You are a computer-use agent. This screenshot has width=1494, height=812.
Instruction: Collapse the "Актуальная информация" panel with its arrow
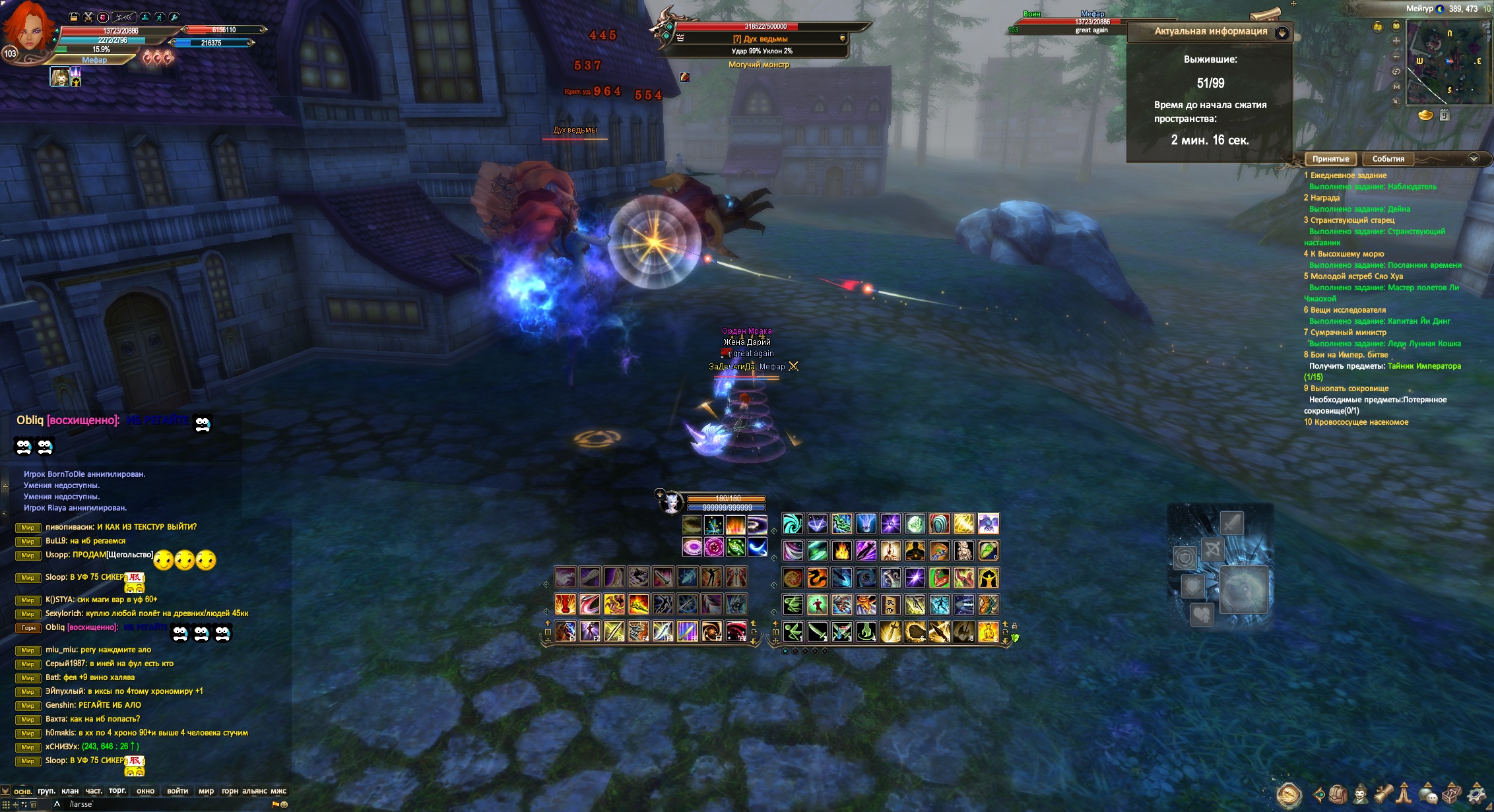pyautogui.click(x=1282, y=32)
